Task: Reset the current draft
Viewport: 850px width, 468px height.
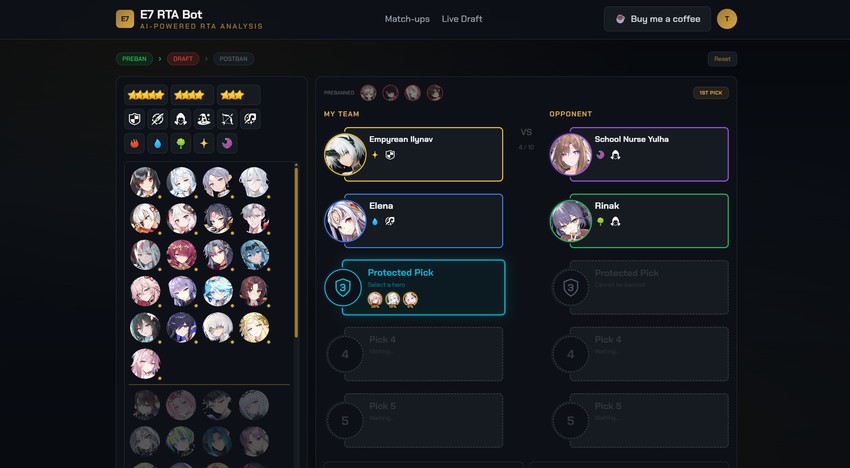Action: click(722, 59)
